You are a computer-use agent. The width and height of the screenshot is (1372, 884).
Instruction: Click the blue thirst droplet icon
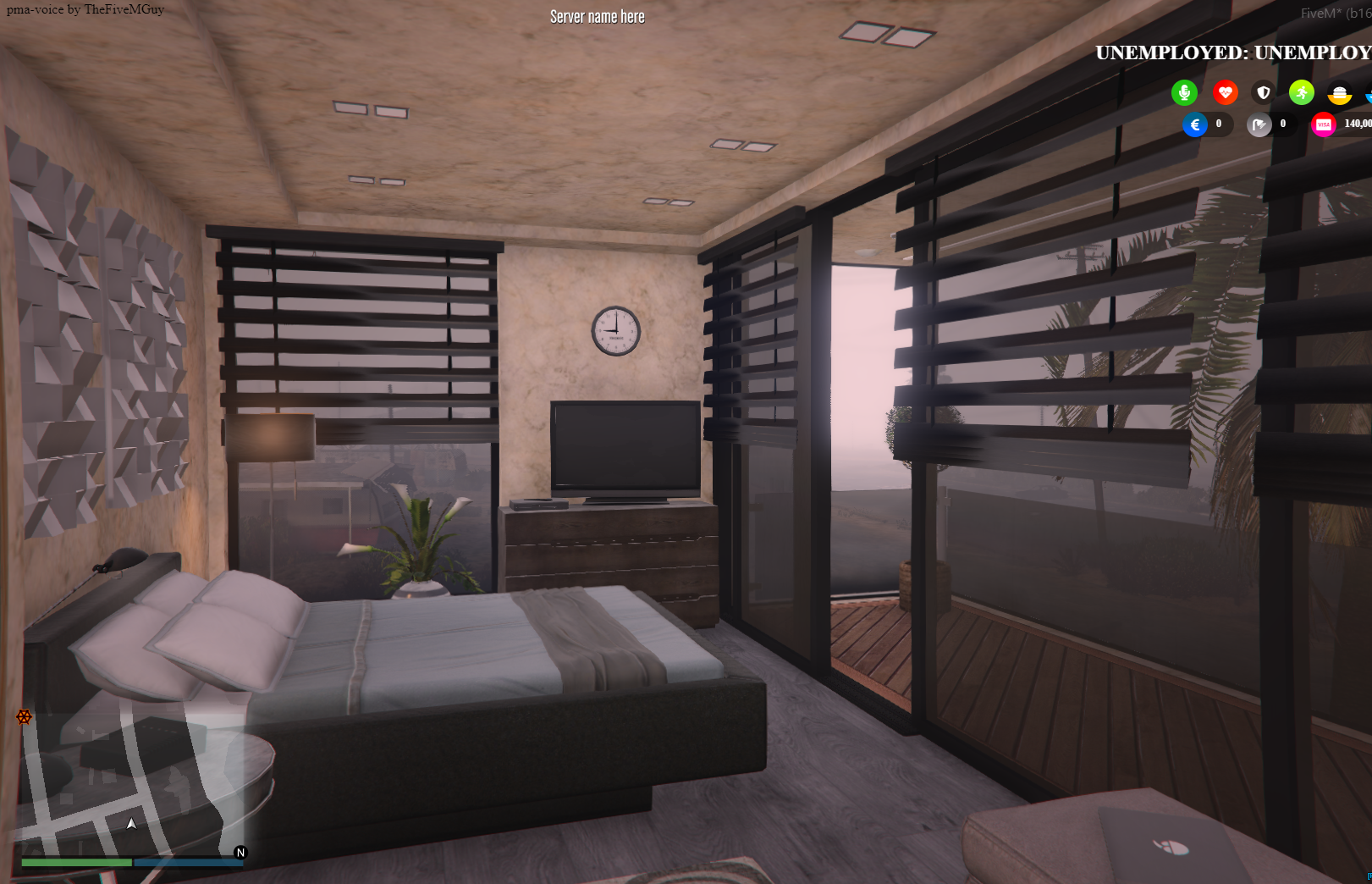(1369, 95)
